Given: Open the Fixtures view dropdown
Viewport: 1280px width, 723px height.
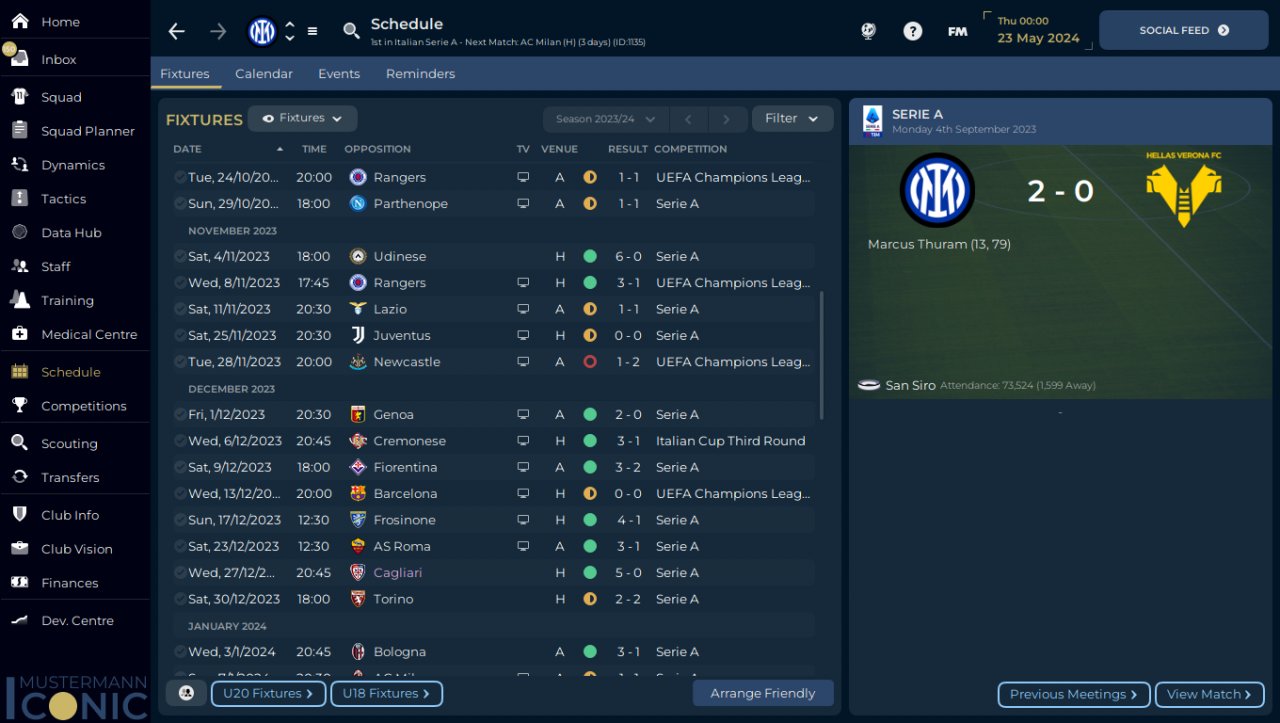Looking at the screenshot, I should pyautogui.click(x=302, y=118).
